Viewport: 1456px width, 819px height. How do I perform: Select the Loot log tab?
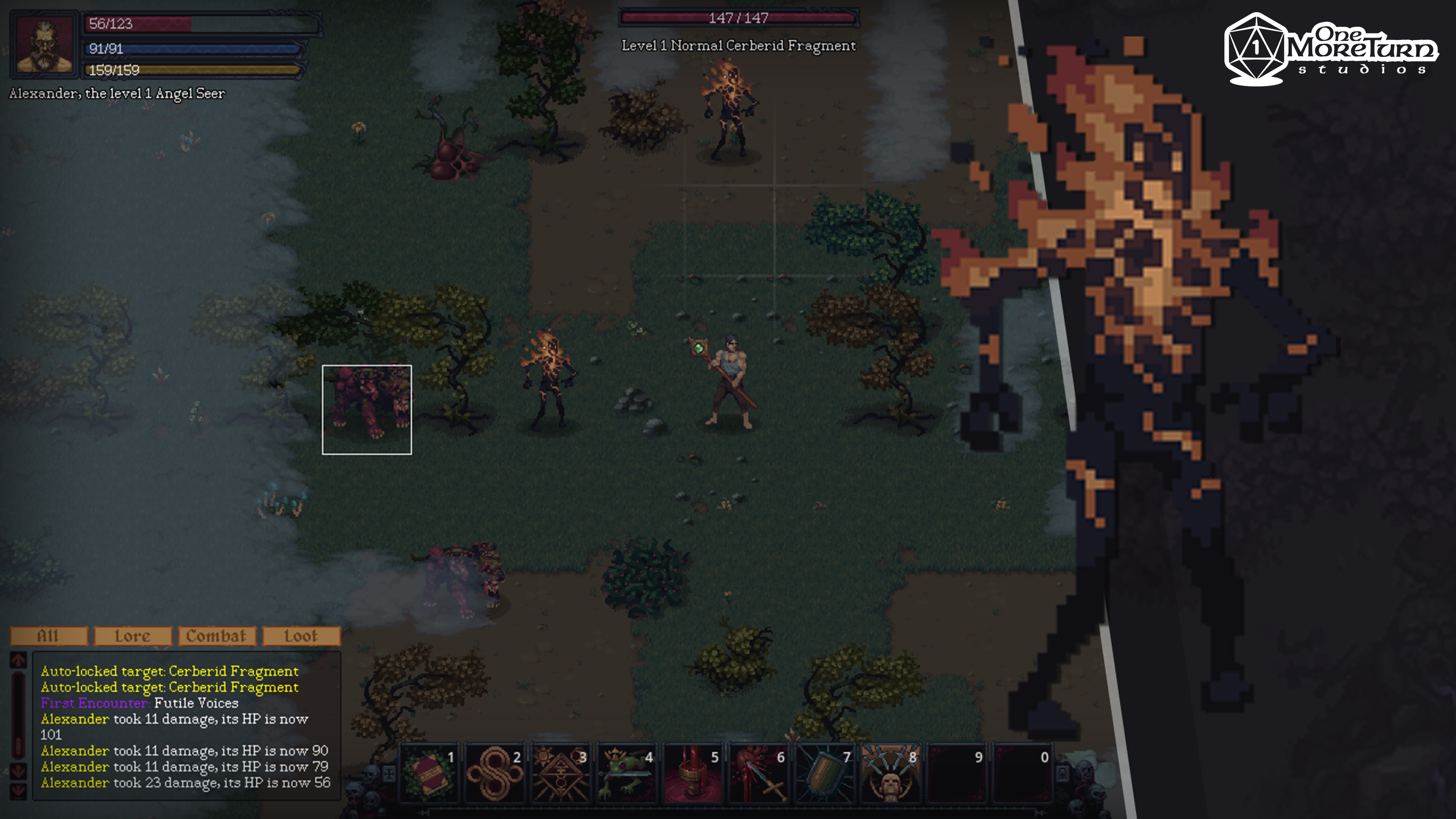pos(301,636)
